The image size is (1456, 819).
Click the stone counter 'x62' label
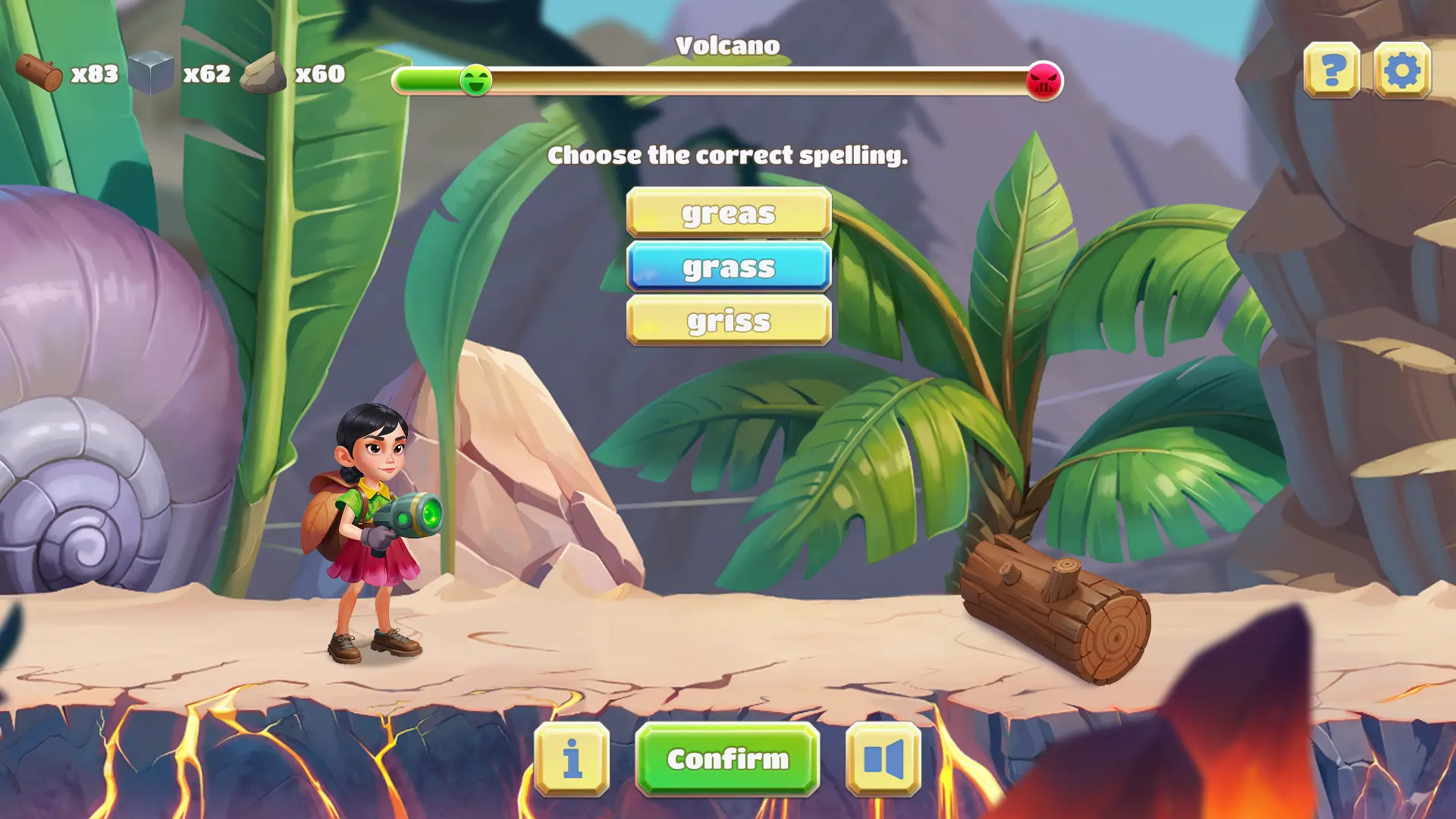click(x=206, y=74)
